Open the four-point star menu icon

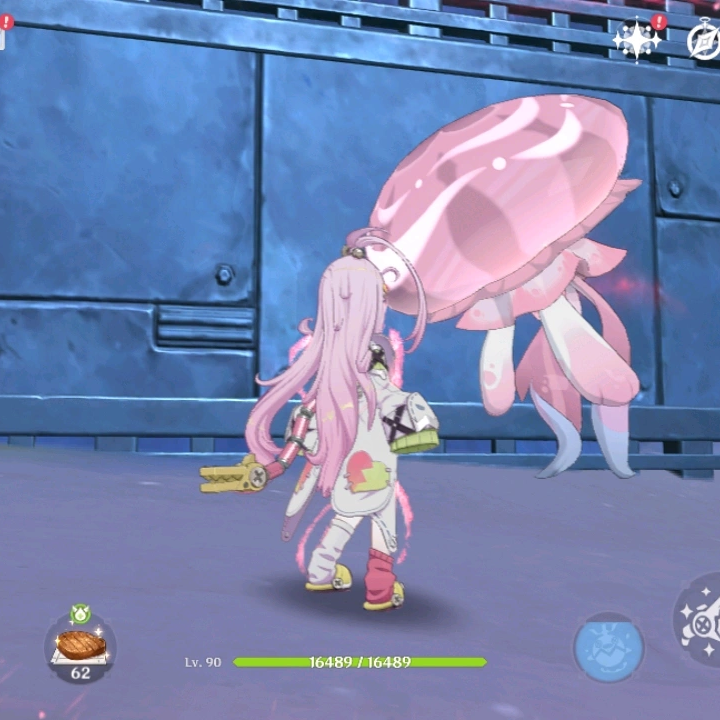tap(637, 41)
